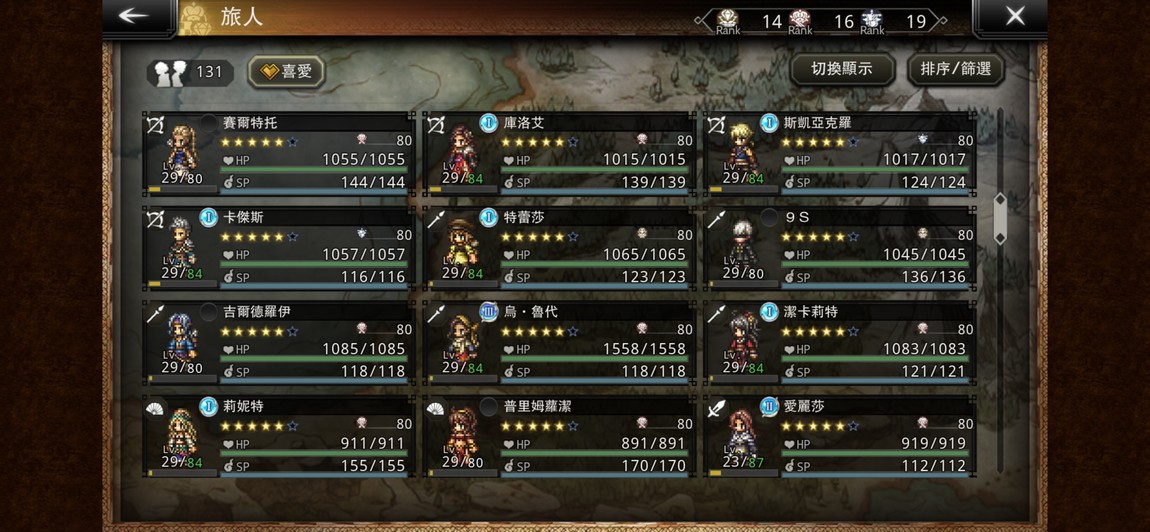Screen dimensions: 1150x532
Task: Choose traveler 潔卡莉特
Action: coord(839,343)
